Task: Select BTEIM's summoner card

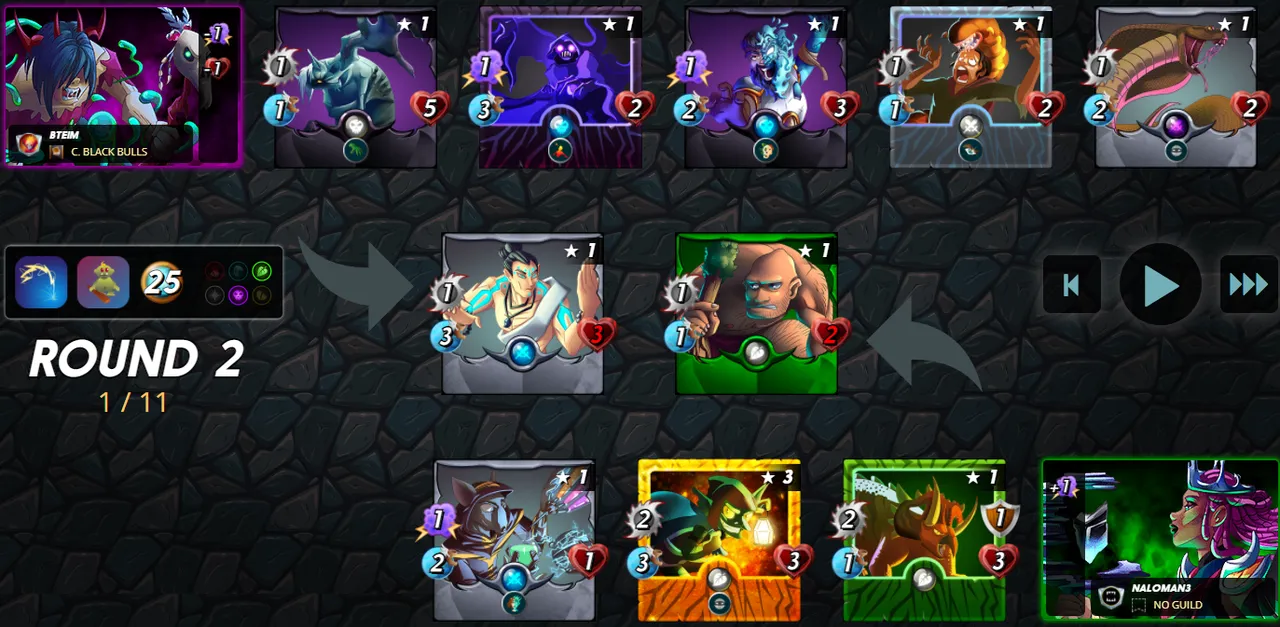Action: coord(122,86)
